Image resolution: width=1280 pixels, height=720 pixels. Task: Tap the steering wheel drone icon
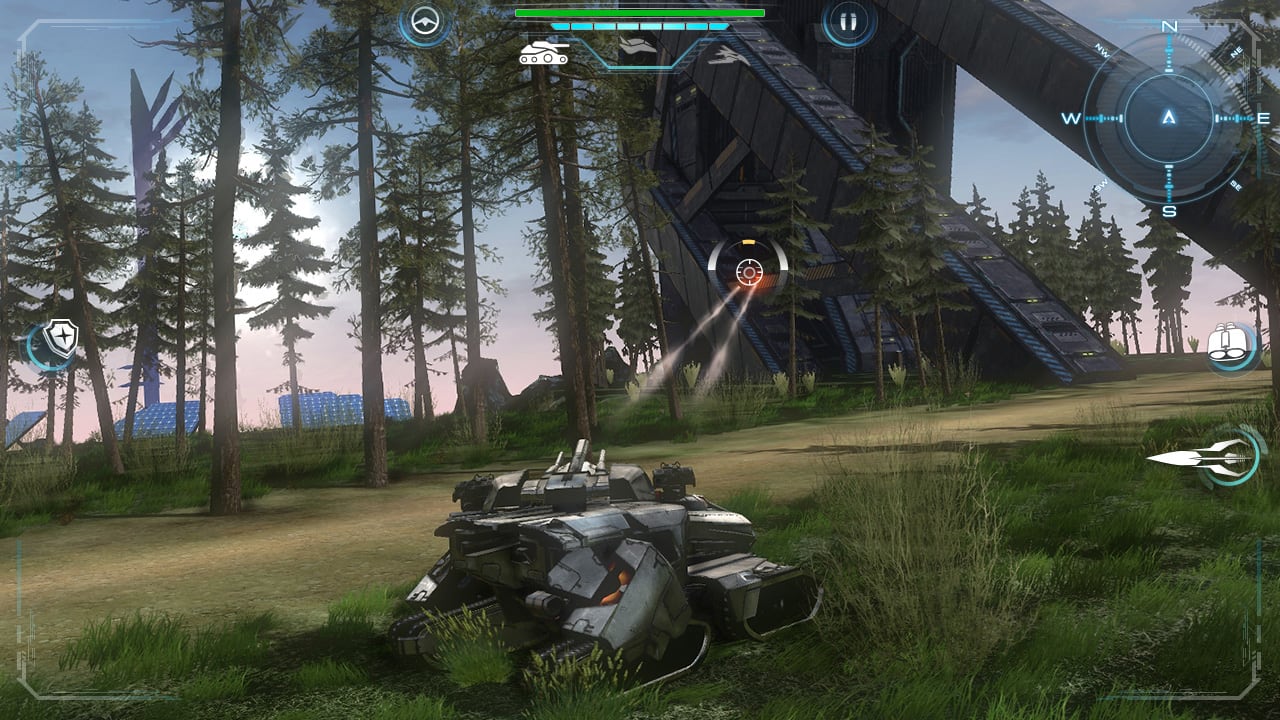click(426, 20)
